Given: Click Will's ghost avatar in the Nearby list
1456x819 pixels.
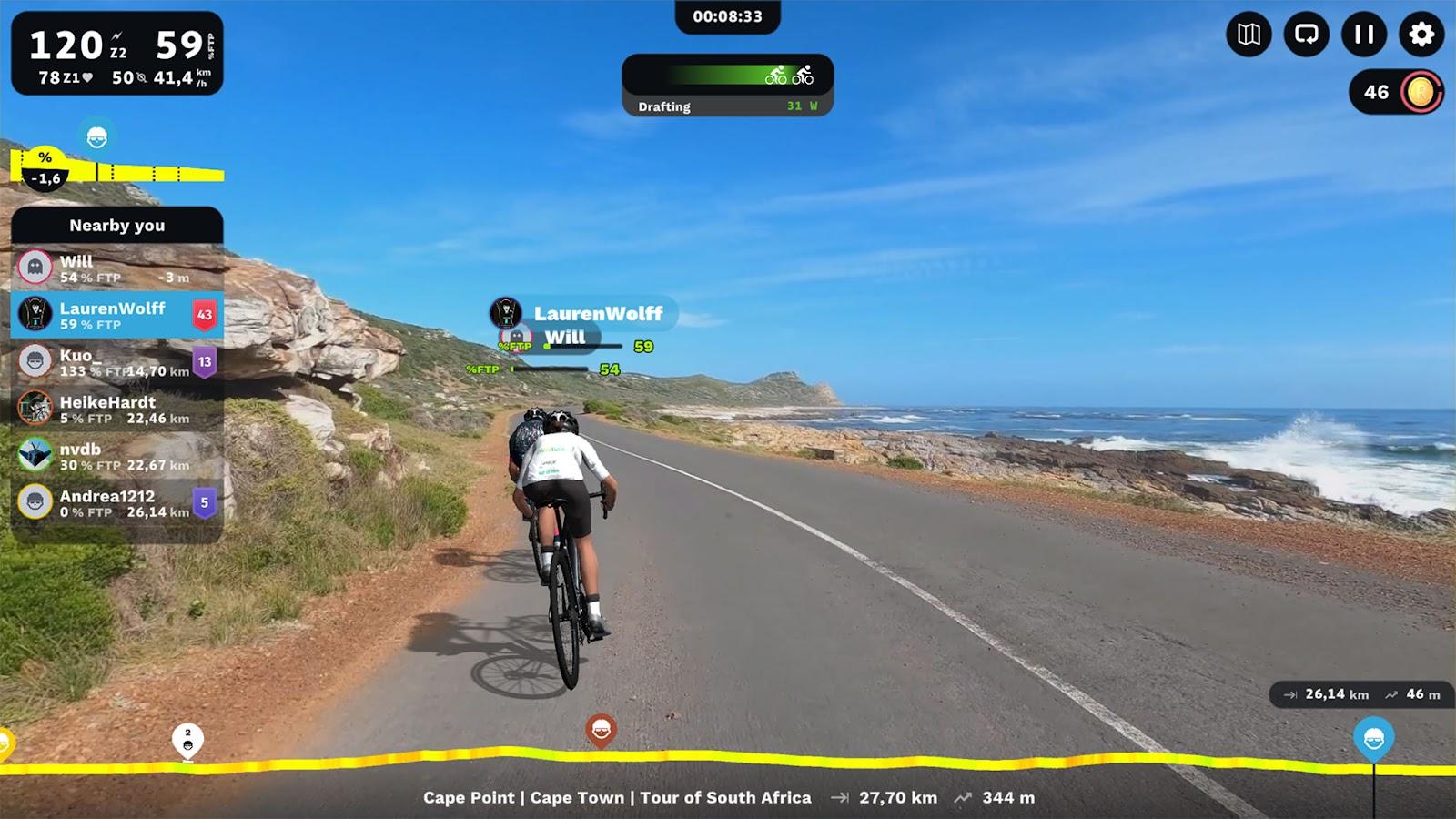Looking at the screenshot, I should coord(33,265).
